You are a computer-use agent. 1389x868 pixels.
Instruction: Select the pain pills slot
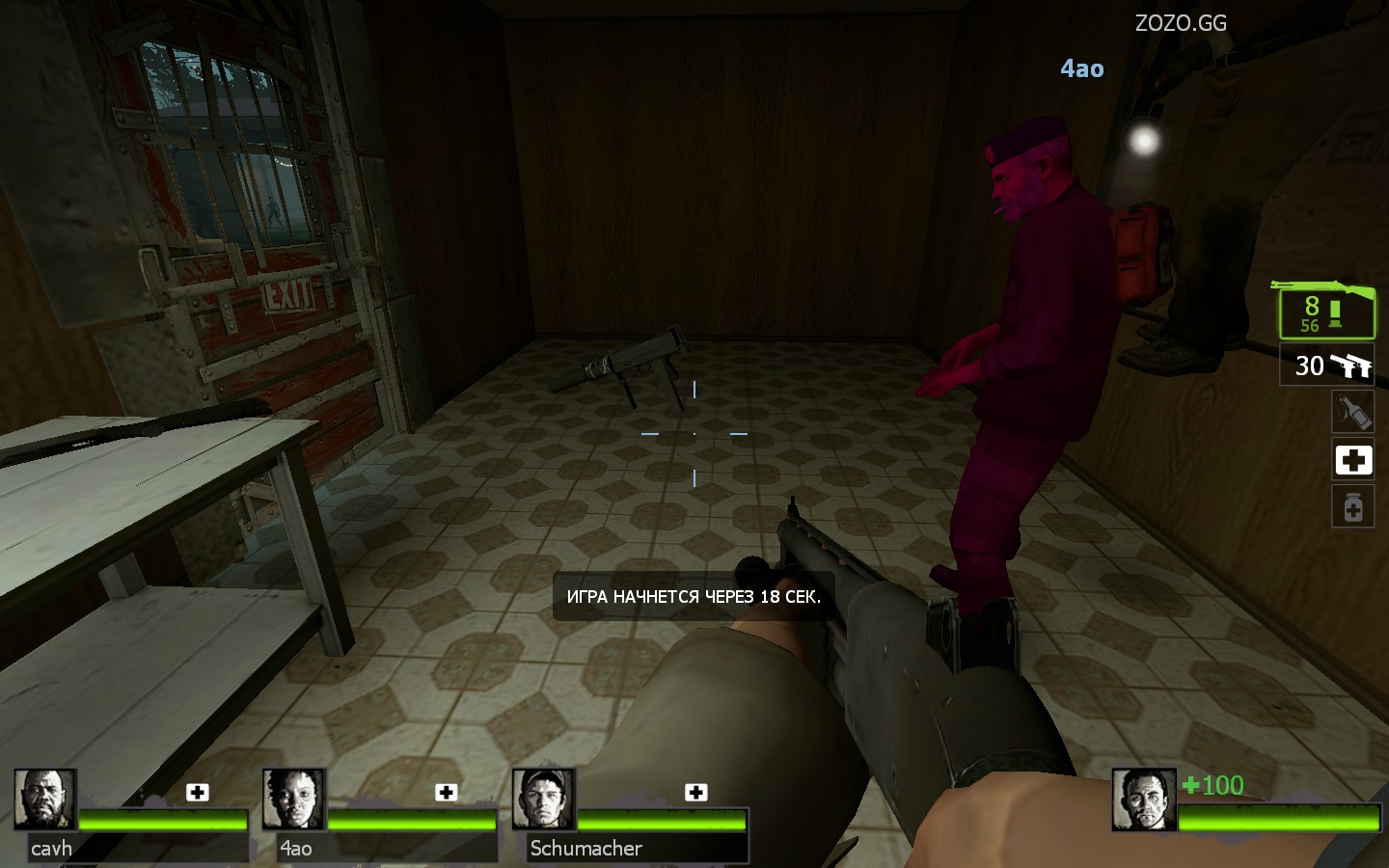click(1352, 506)
